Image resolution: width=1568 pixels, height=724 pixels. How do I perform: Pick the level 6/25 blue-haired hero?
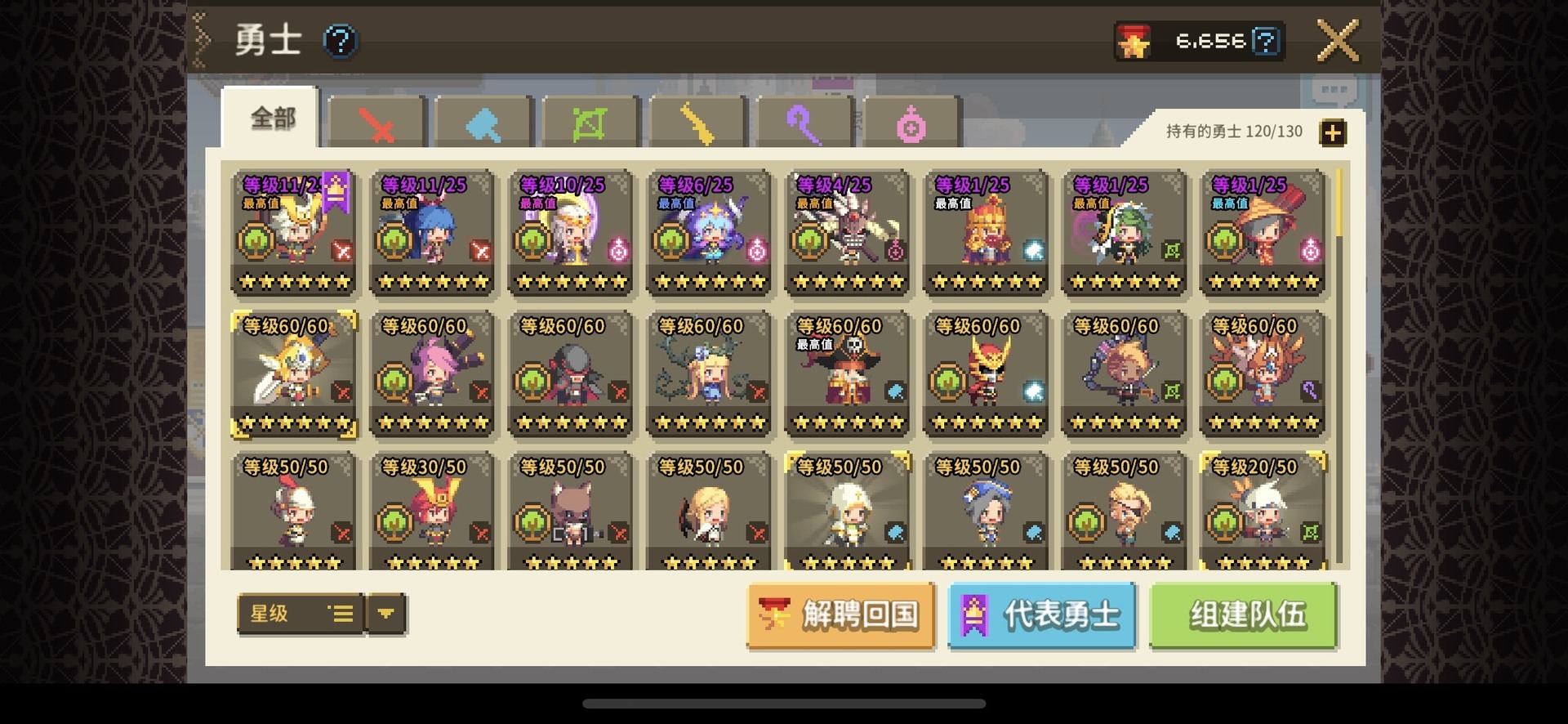point(709,232)
